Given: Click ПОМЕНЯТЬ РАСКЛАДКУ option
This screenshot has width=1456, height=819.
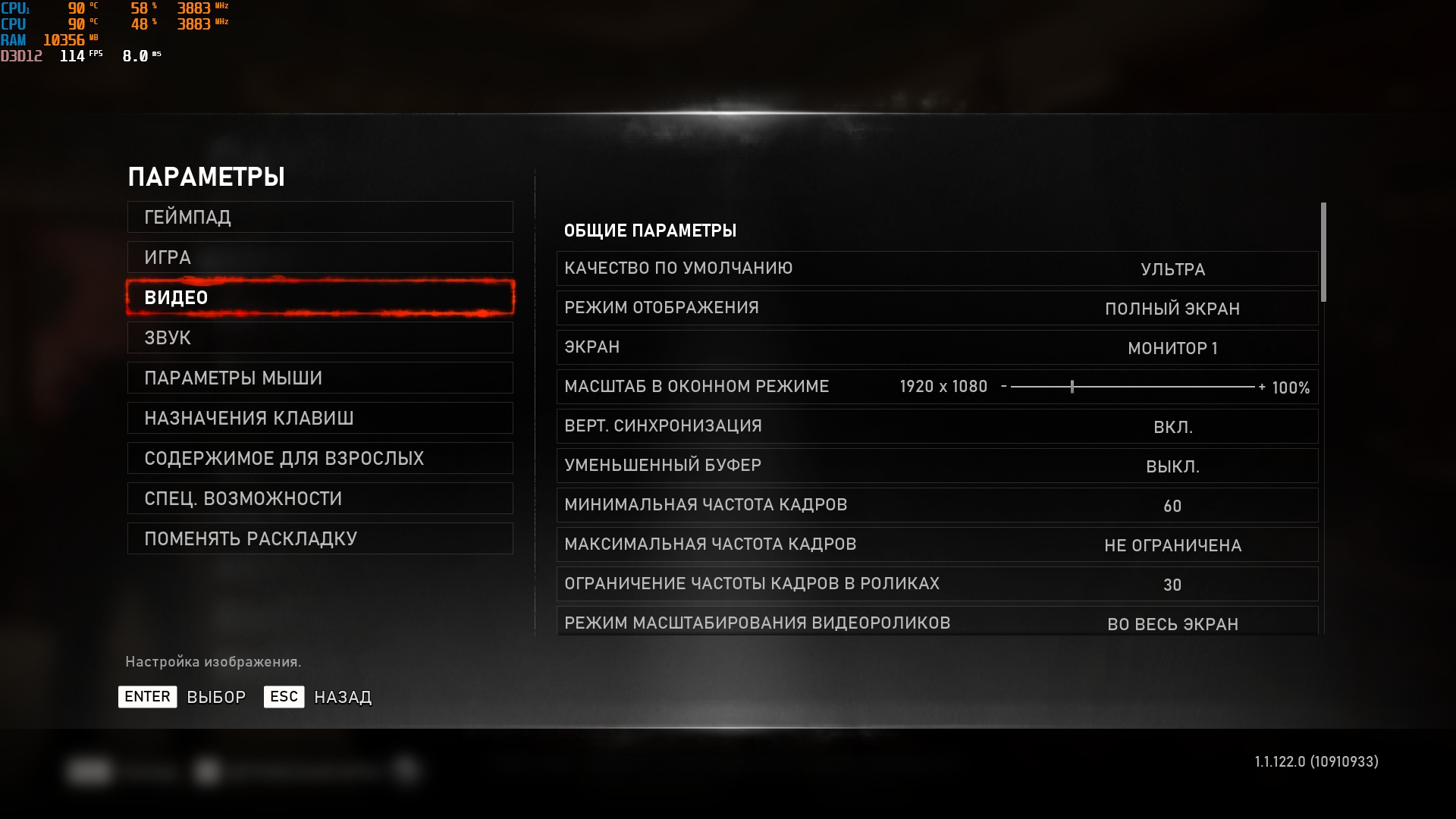Looking at the screenshot, I should [x=320, y=539].
